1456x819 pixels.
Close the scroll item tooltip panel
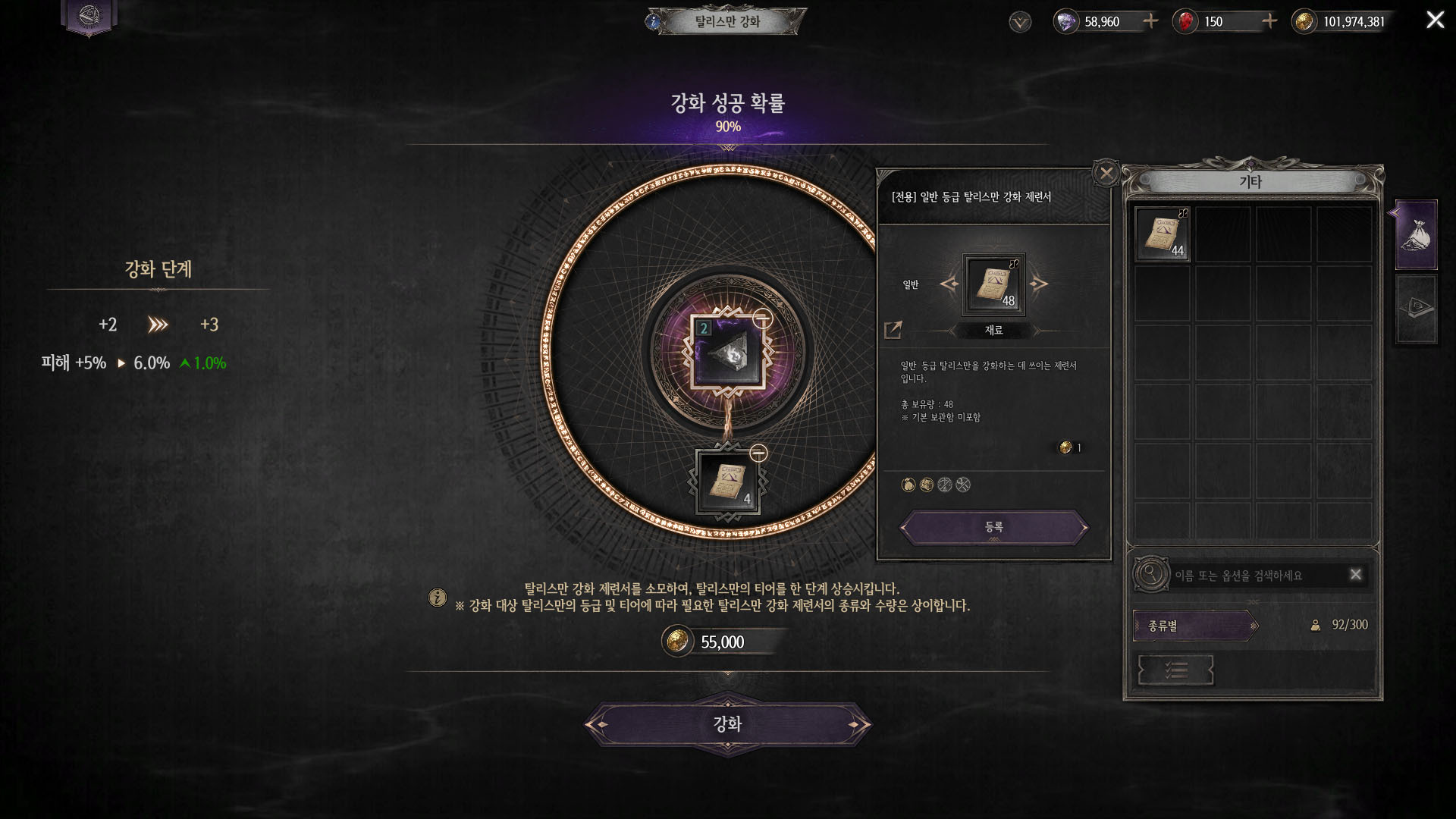coord(1106,174)
